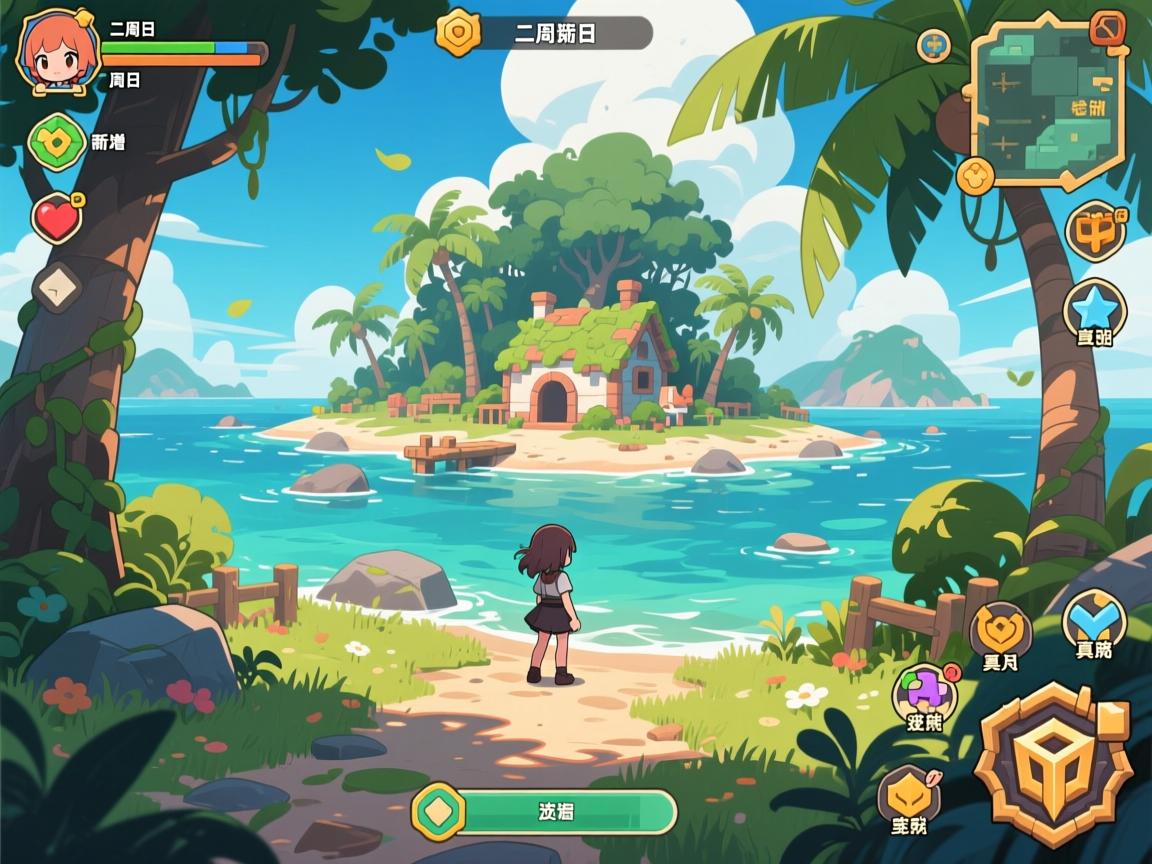Click the green bar button at bottom center
The image size is (1152, 864).
pos(545,811)
